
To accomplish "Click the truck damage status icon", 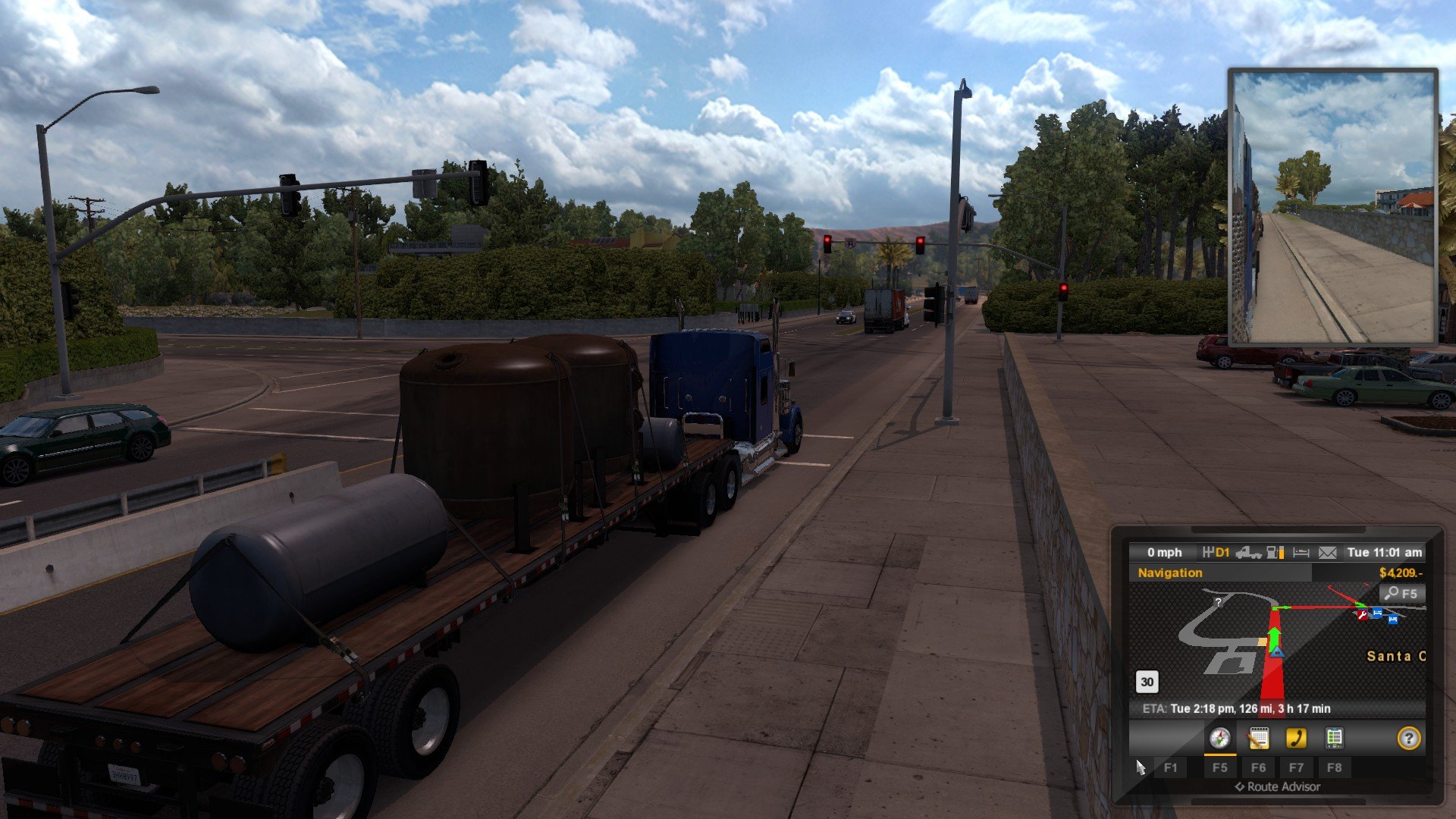I will (1248, 553).
